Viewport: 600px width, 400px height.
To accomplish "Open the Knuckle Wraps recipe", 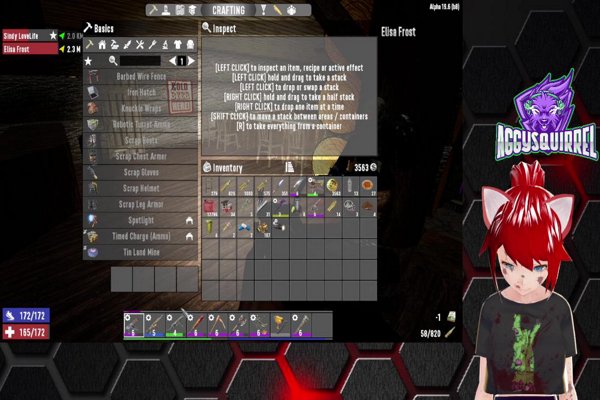I will (140, 108).
